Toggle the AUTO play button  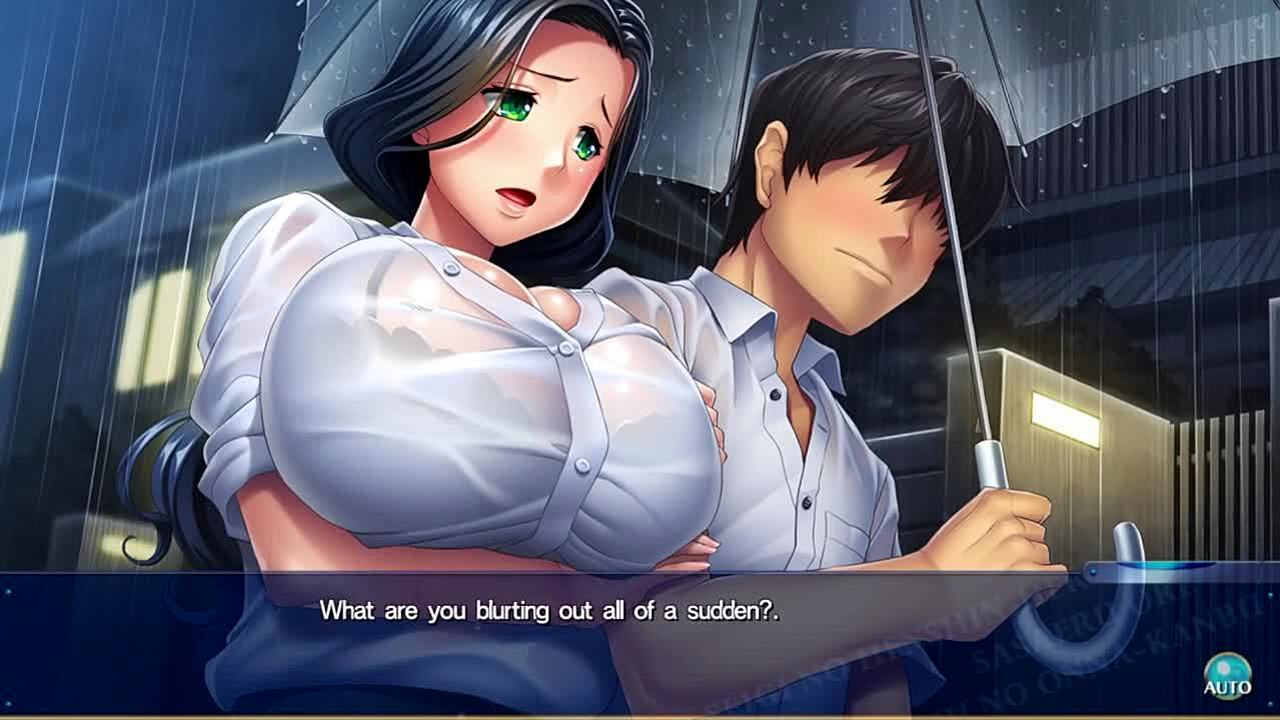[1226, 676]
